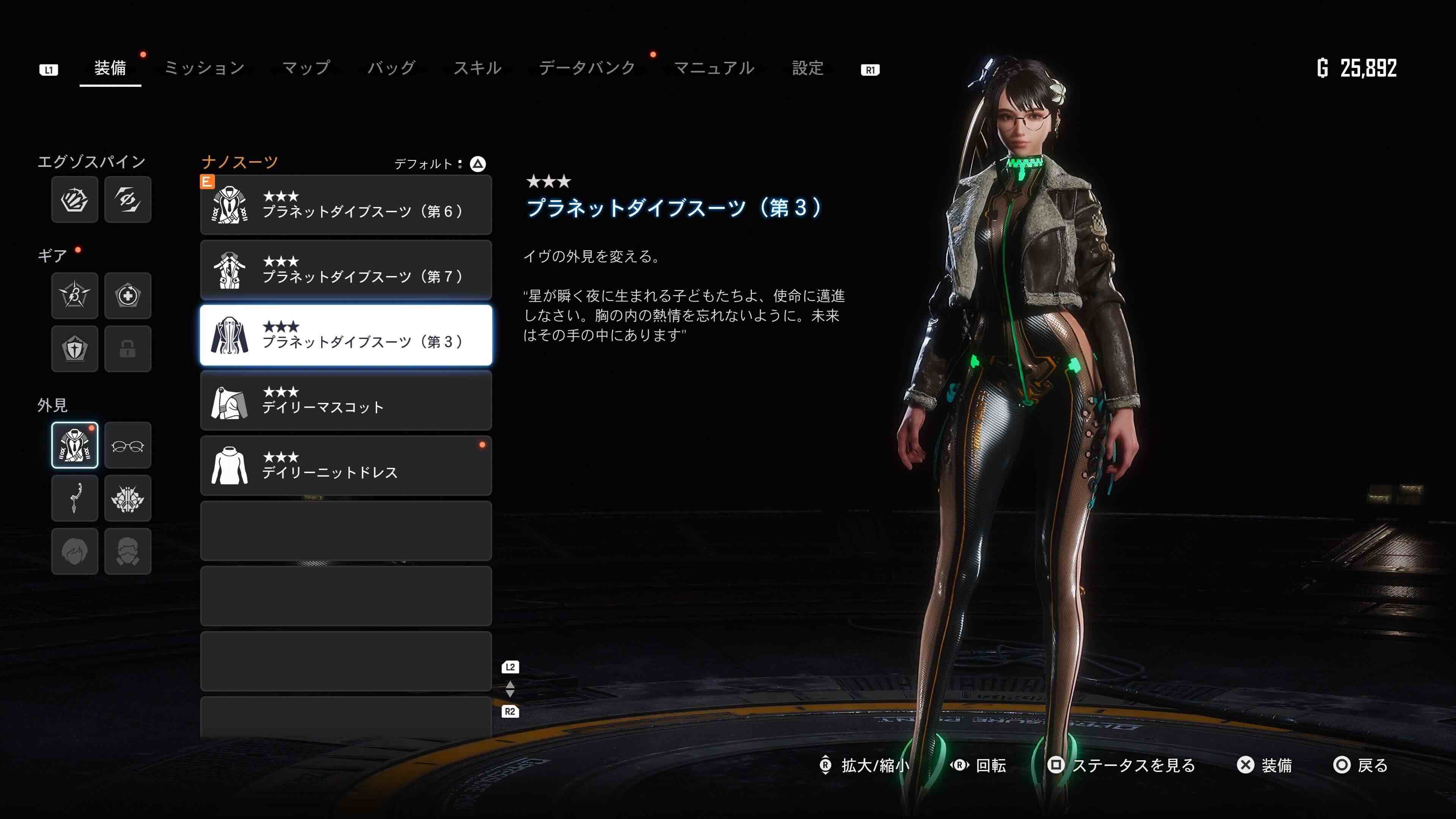Click the plus-shaped gear slot icon
Screen dimensions: 1456x819
(x=128, y=296)
